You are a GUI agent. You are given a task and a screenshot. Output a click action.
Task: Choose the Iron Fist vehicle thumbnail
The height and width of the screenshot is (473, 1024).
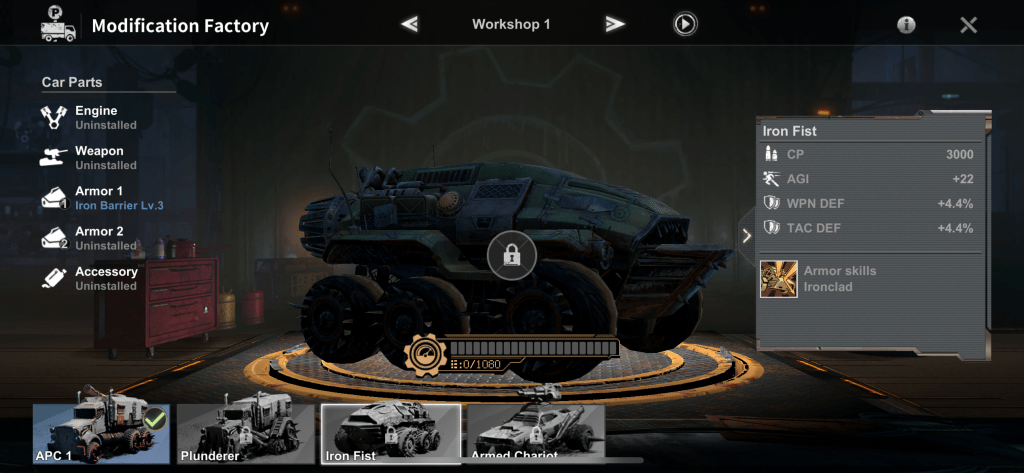[x=391, y=434]
